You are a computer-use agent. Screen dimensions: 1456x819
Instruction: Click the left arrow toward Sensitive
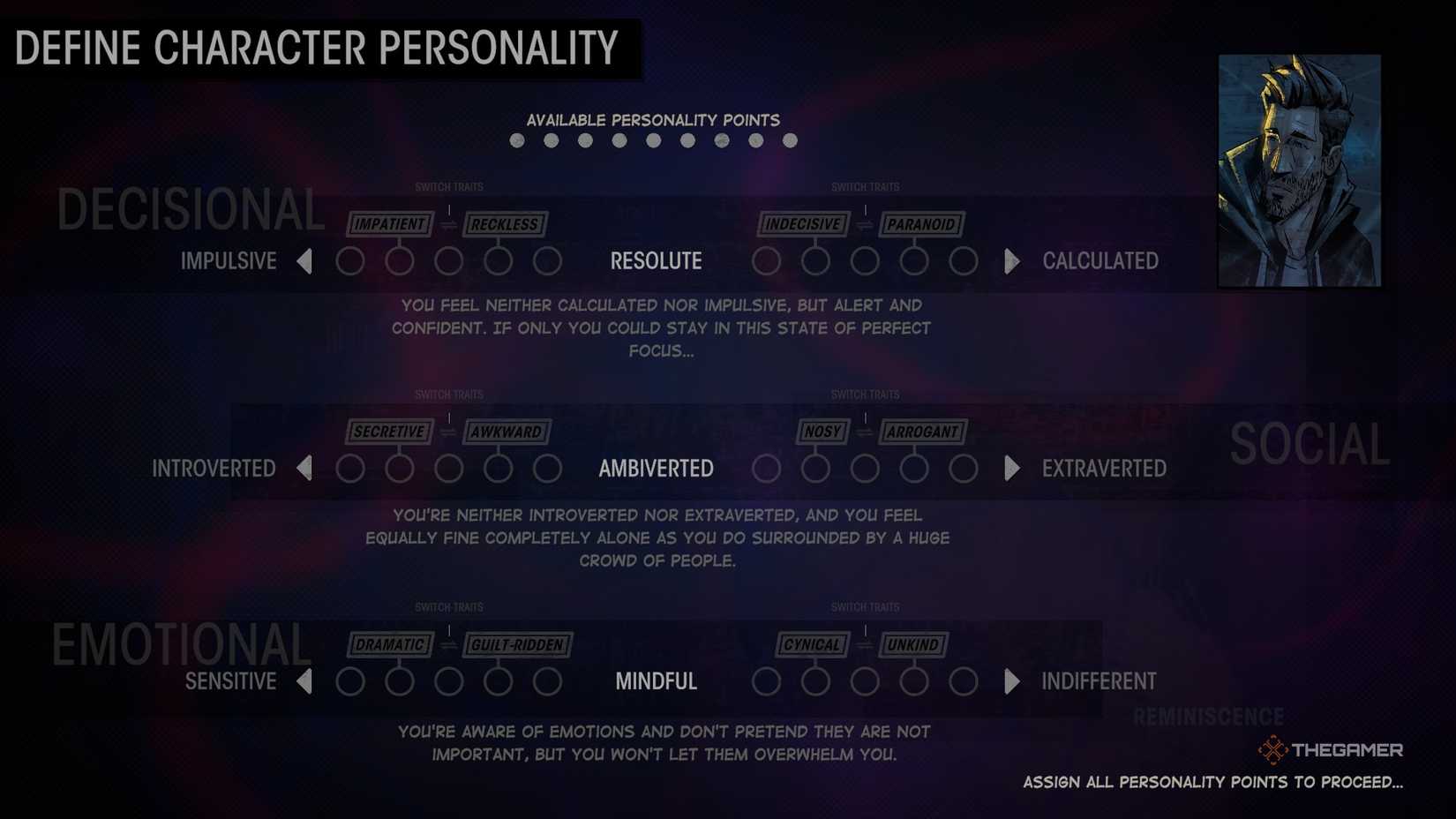pyautogui.click(x=304, y=681)
